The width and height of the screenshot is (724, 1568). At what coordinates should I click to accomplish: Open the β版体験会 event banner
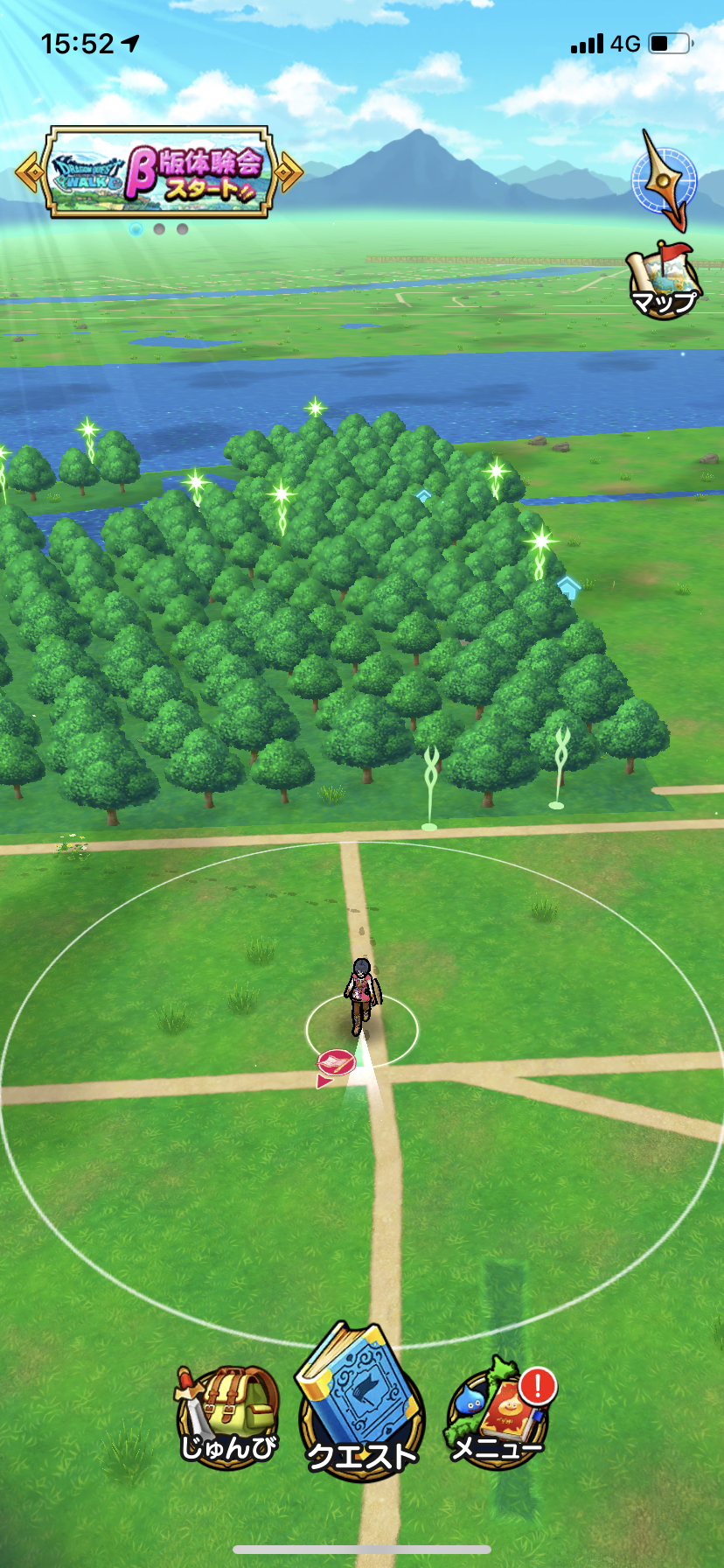[159, 172]
